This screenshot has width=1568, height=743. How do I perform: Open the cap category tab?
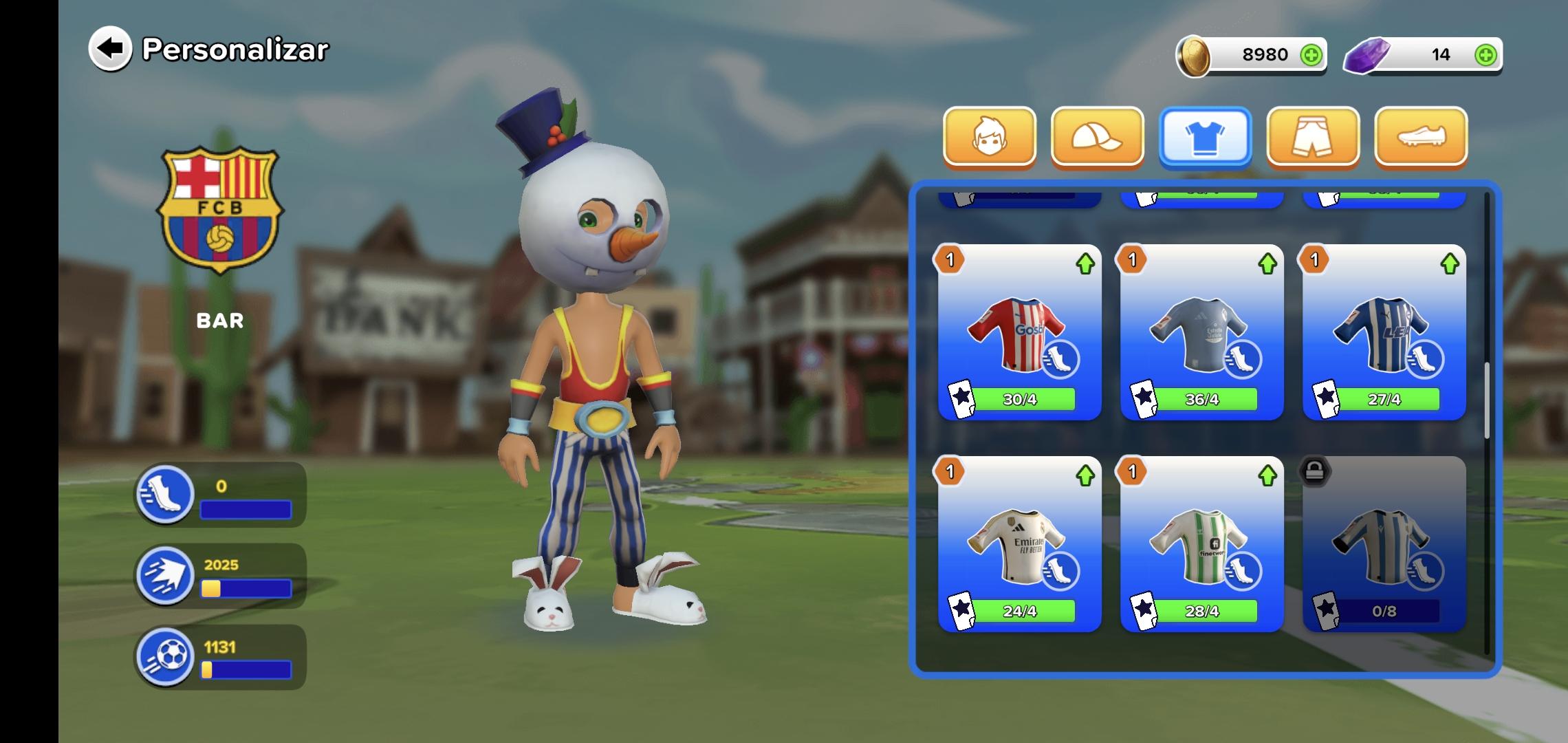tap(1097, 137)
